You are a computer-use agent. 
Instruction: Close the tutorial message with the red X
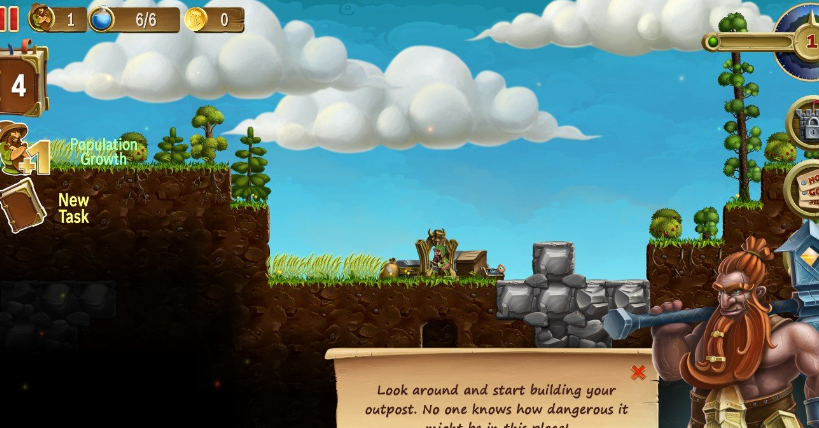[638, 372]
